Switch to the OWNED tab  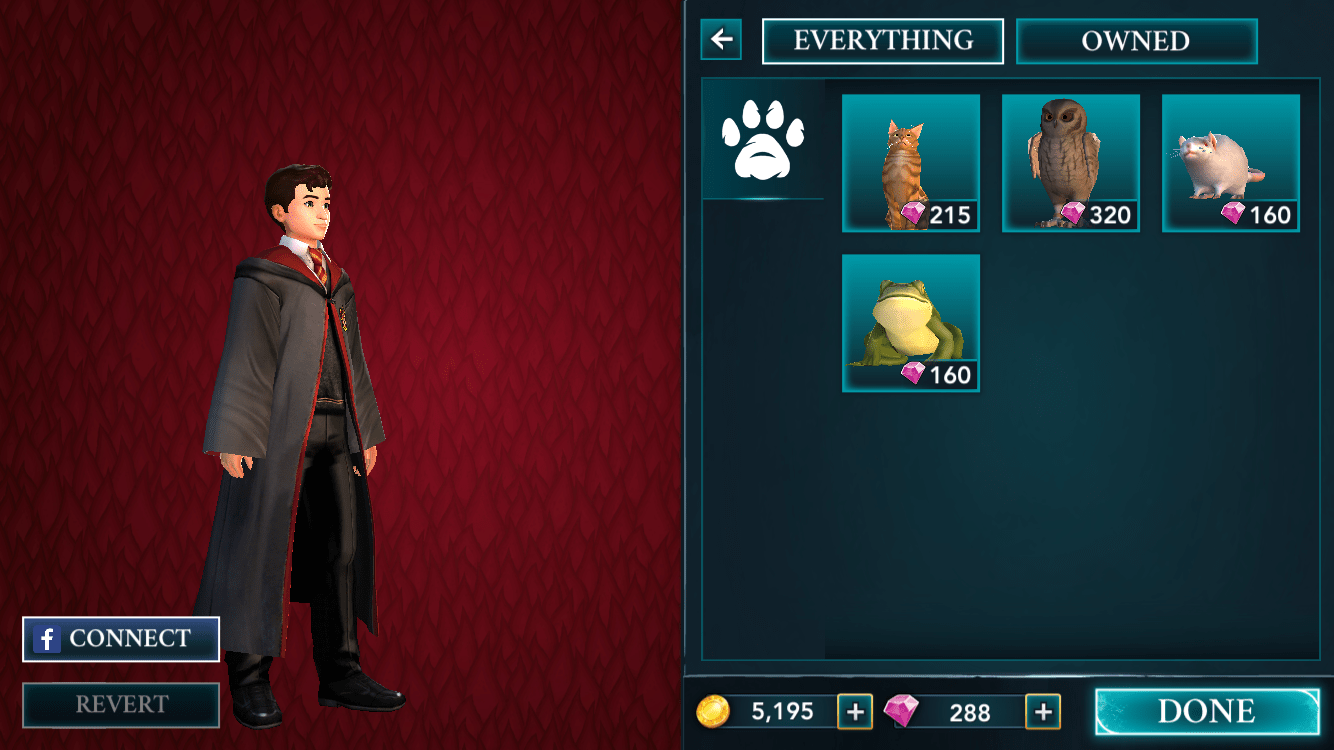(x=1136, y=41)
